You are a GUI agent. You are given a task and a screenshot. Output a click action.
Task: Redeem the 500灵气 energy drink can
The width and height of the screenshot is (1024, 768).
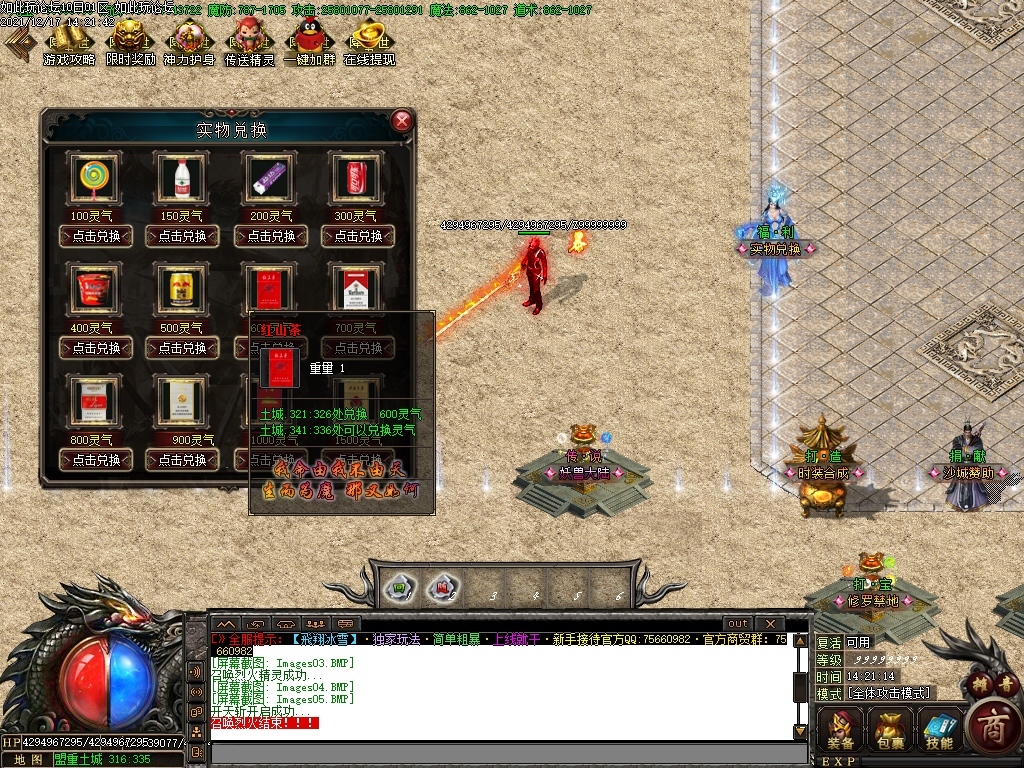click(183, 348)
